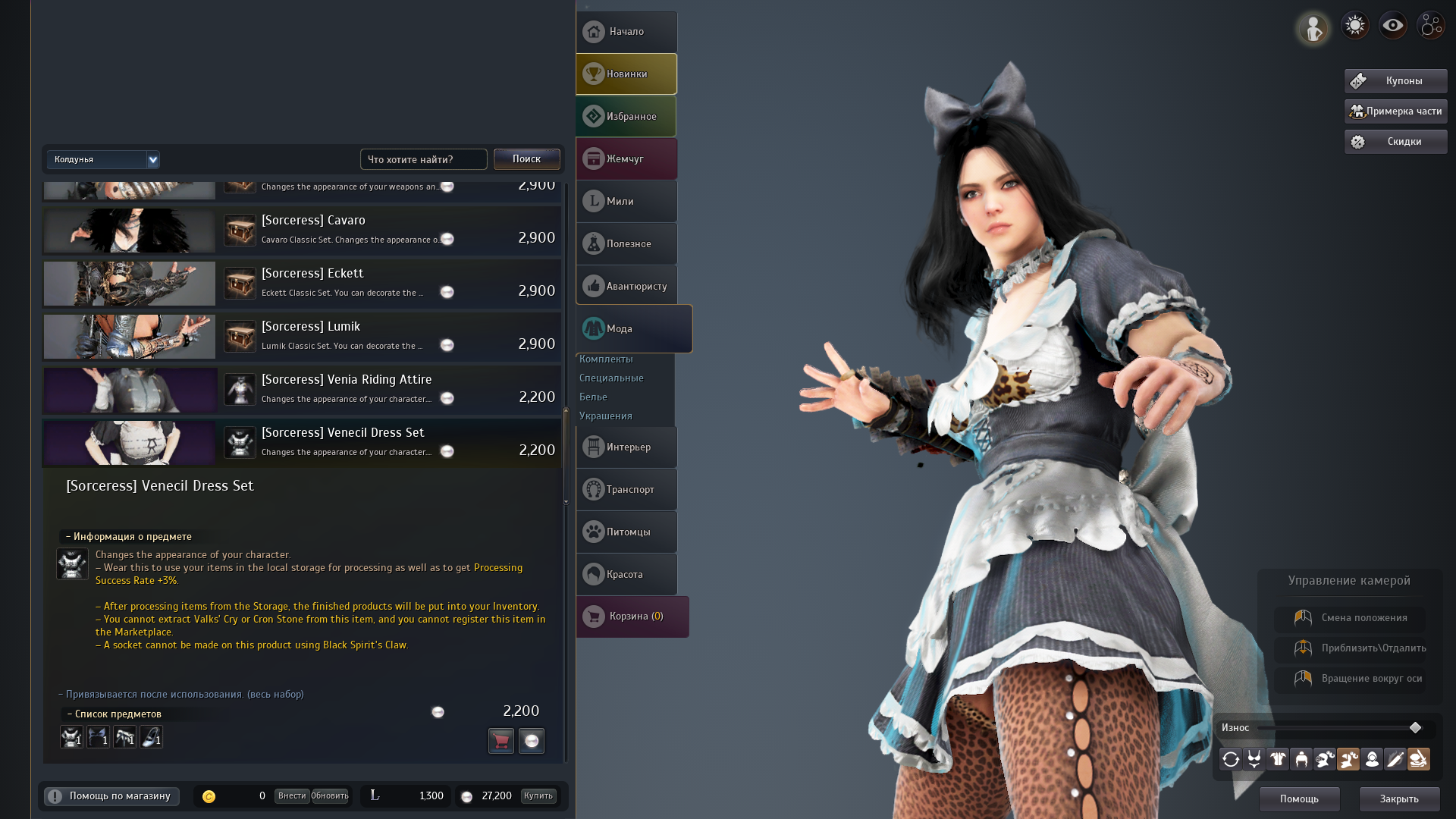The image size is (1456, 819).
Task: Select the helmet preview icon
Action: click(x=1301, y=759)
